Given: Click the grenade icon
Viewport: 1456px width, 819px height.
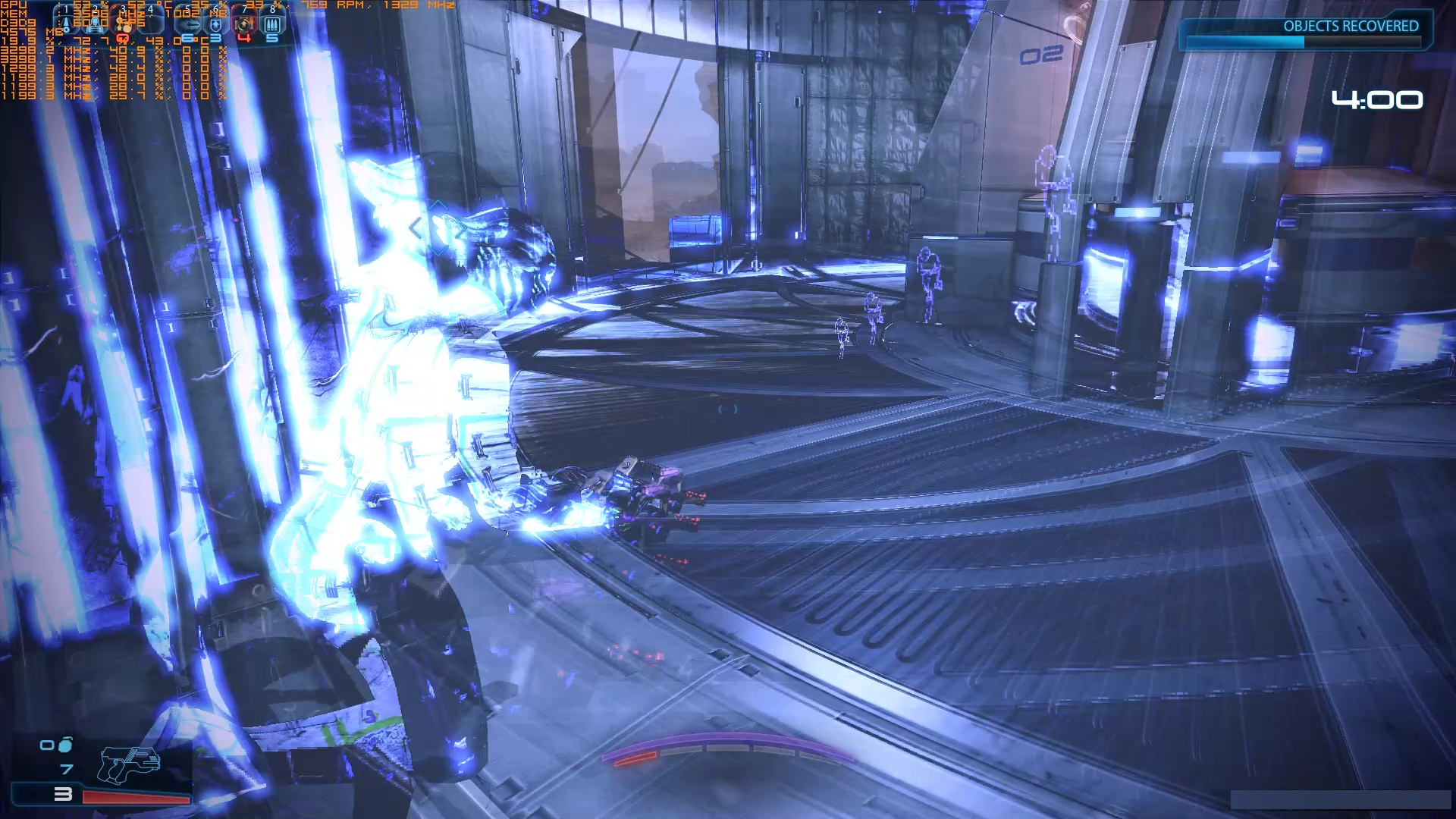Looking at the screenshot, I should pyautogui.click(x=65, y=745).
